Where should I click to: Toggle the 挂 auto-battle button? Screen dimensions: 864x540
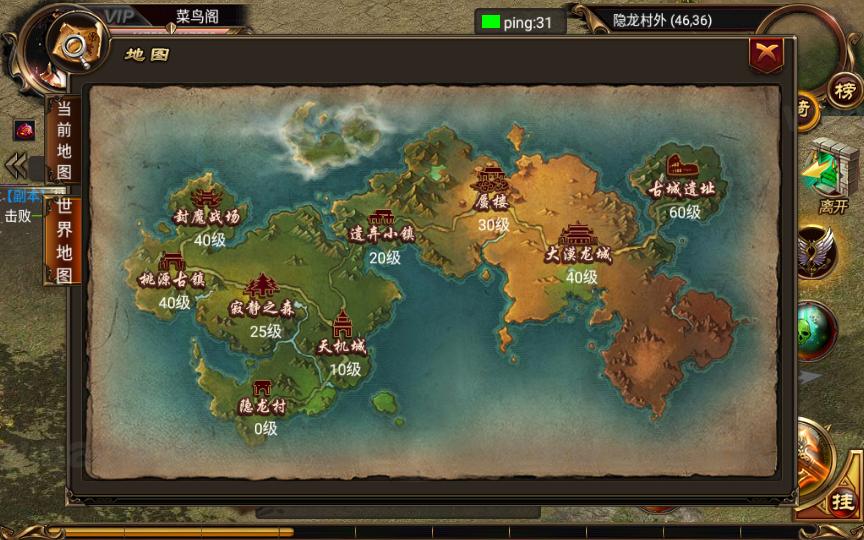tap(843, 502)
